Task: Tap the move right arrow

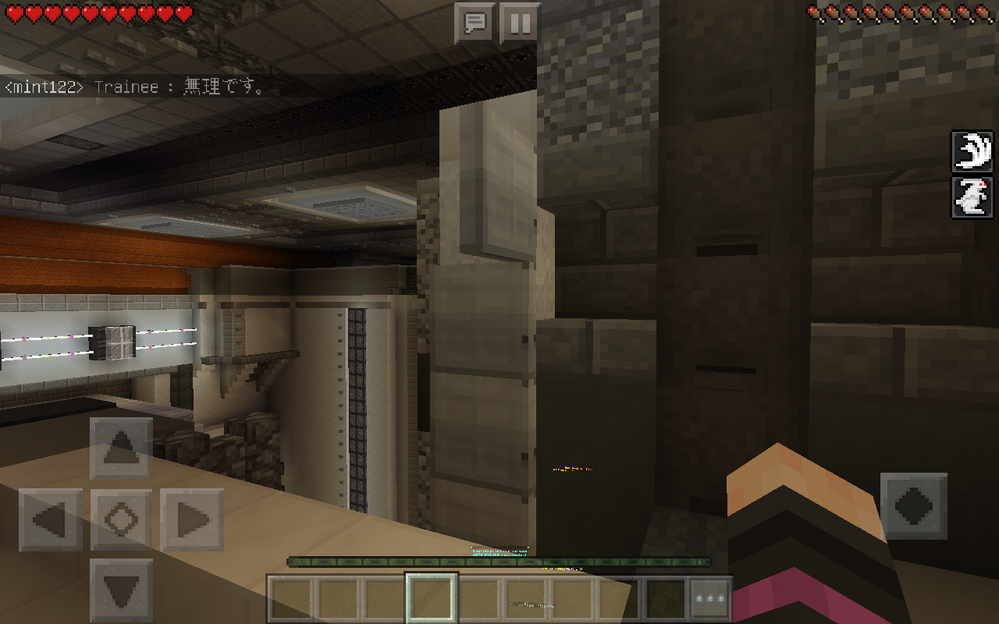Action: click(x=192, y=519)
